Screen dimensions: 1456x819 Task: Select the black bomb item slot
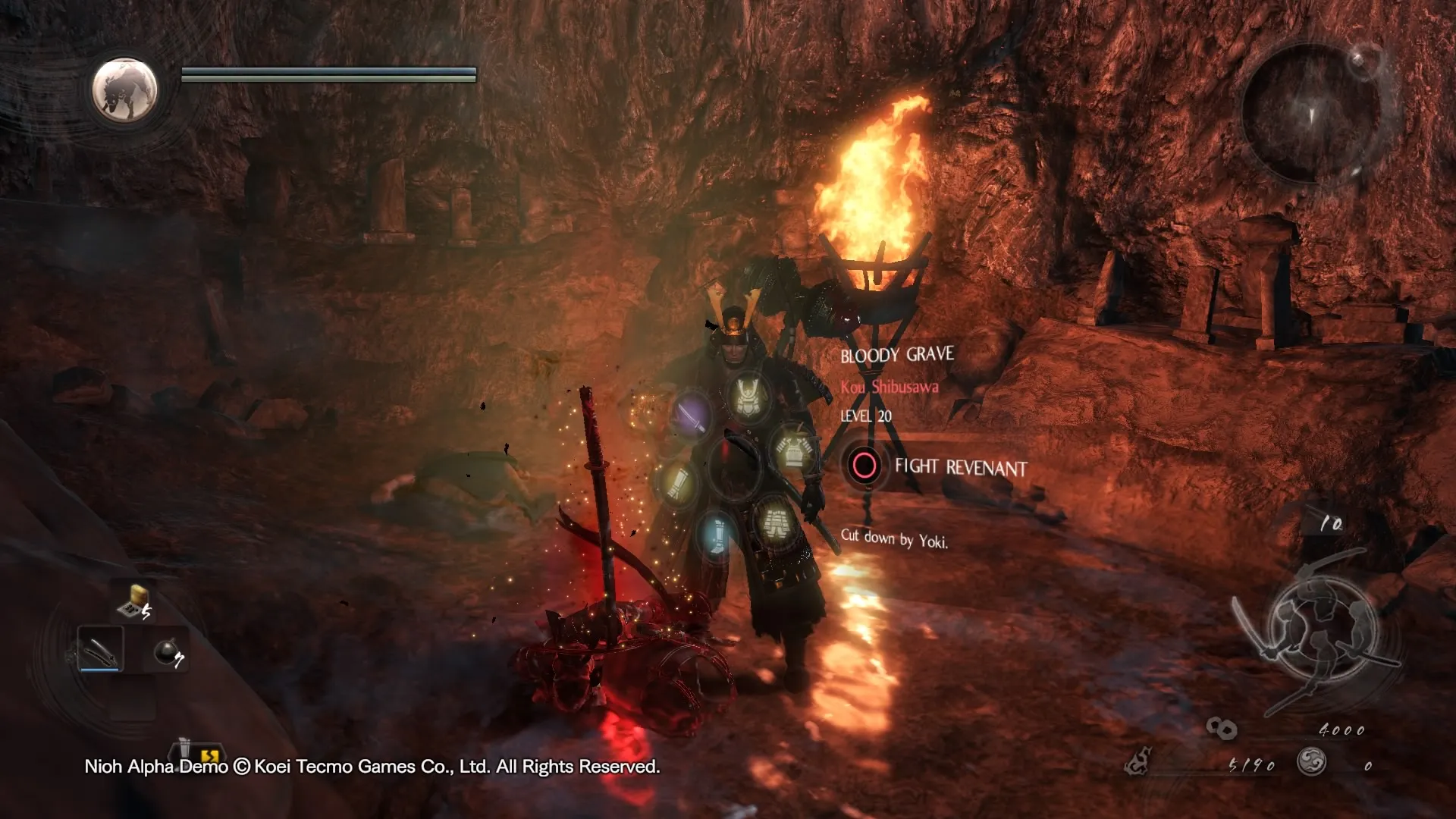168,652
